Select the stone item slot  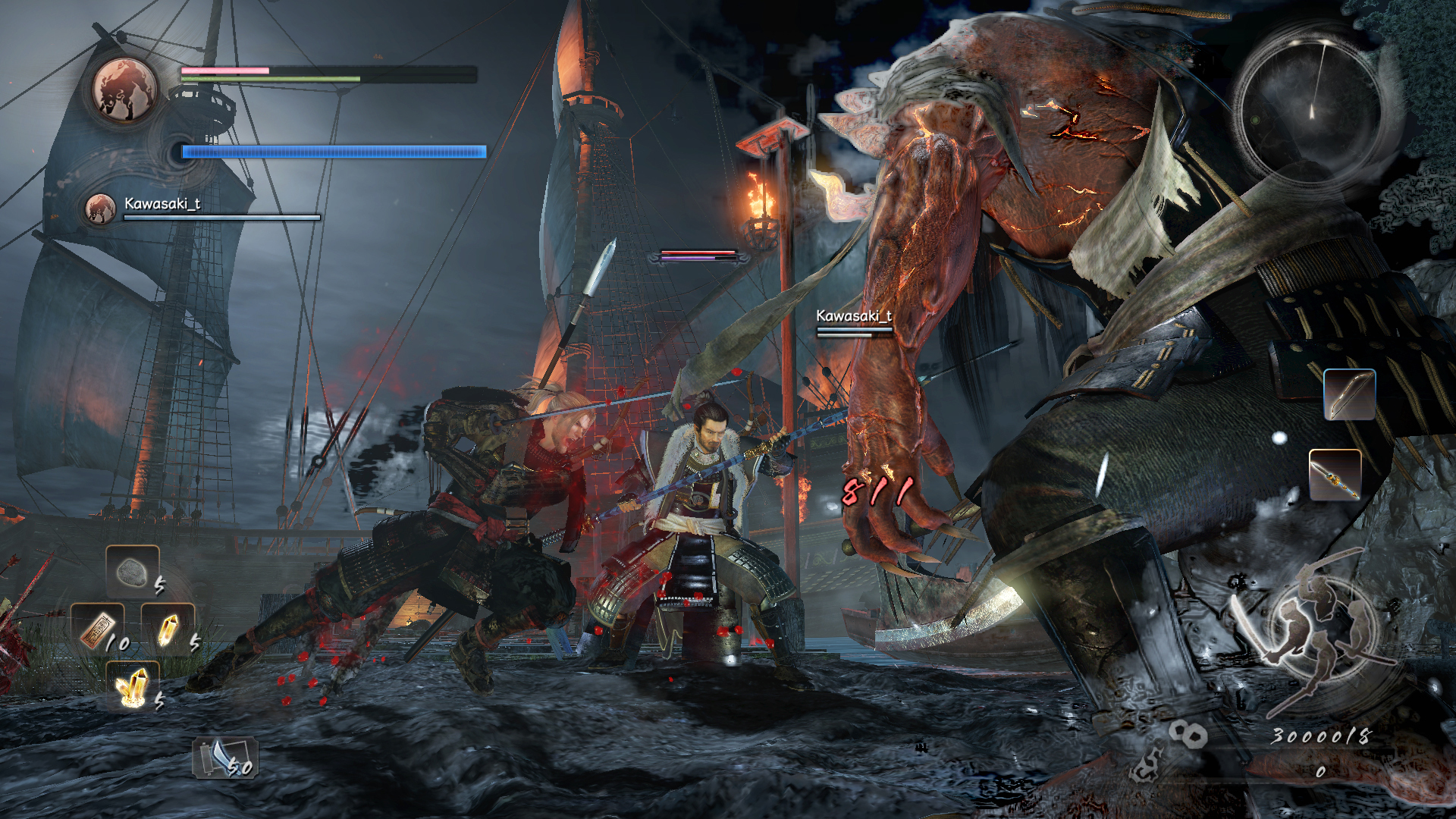tap(133, 571)
